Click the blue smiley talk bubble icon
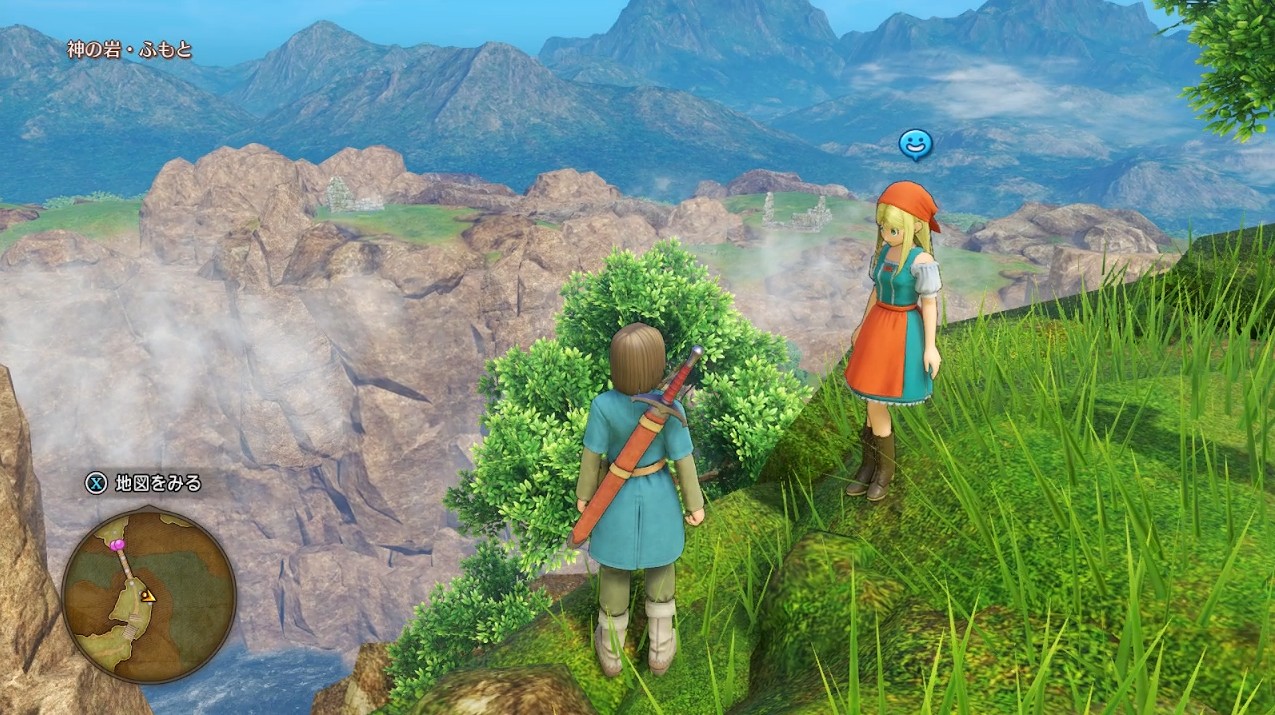The image size is (1275, 715). (x=915, y=145)
